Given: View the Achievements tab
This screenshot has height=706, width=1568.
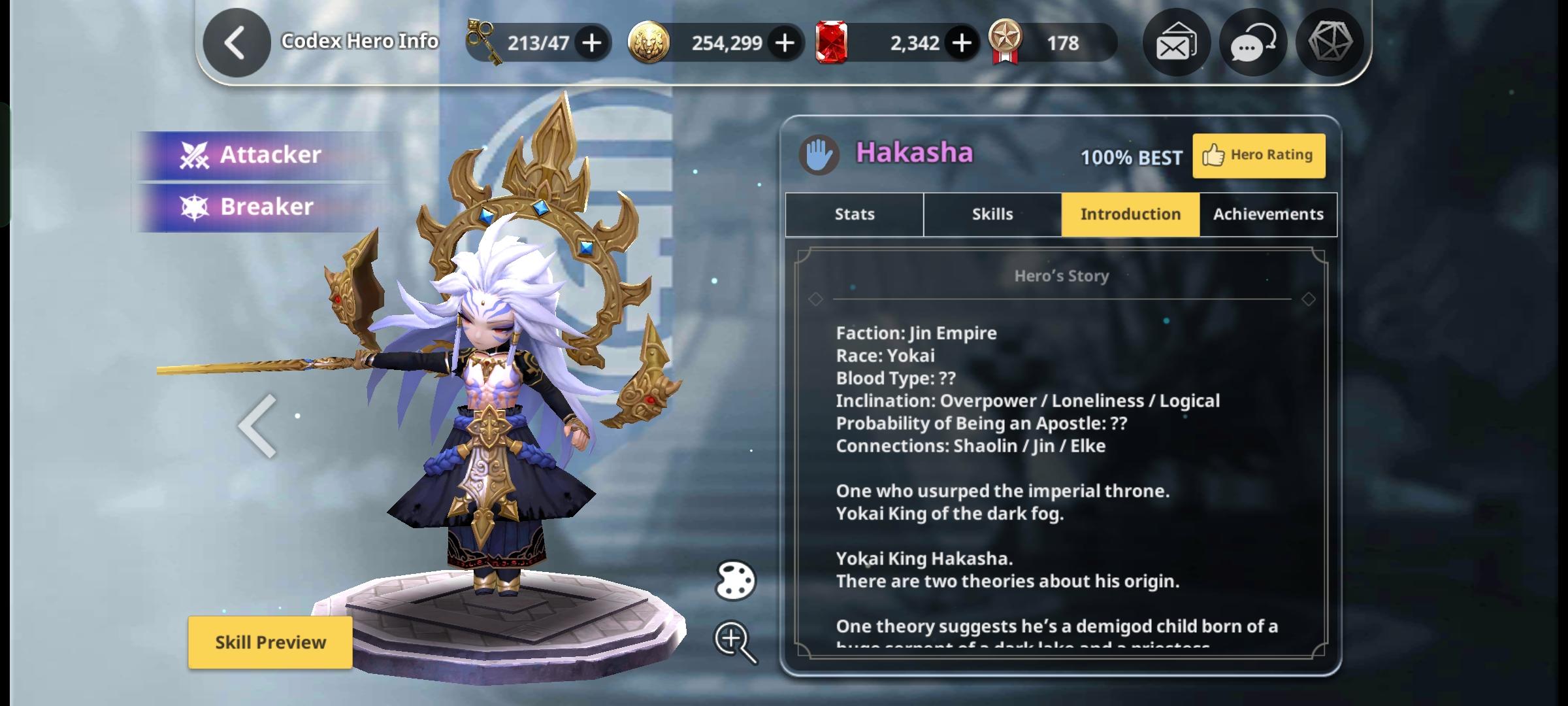Looking at the screenshot, I should point(1268,214).
